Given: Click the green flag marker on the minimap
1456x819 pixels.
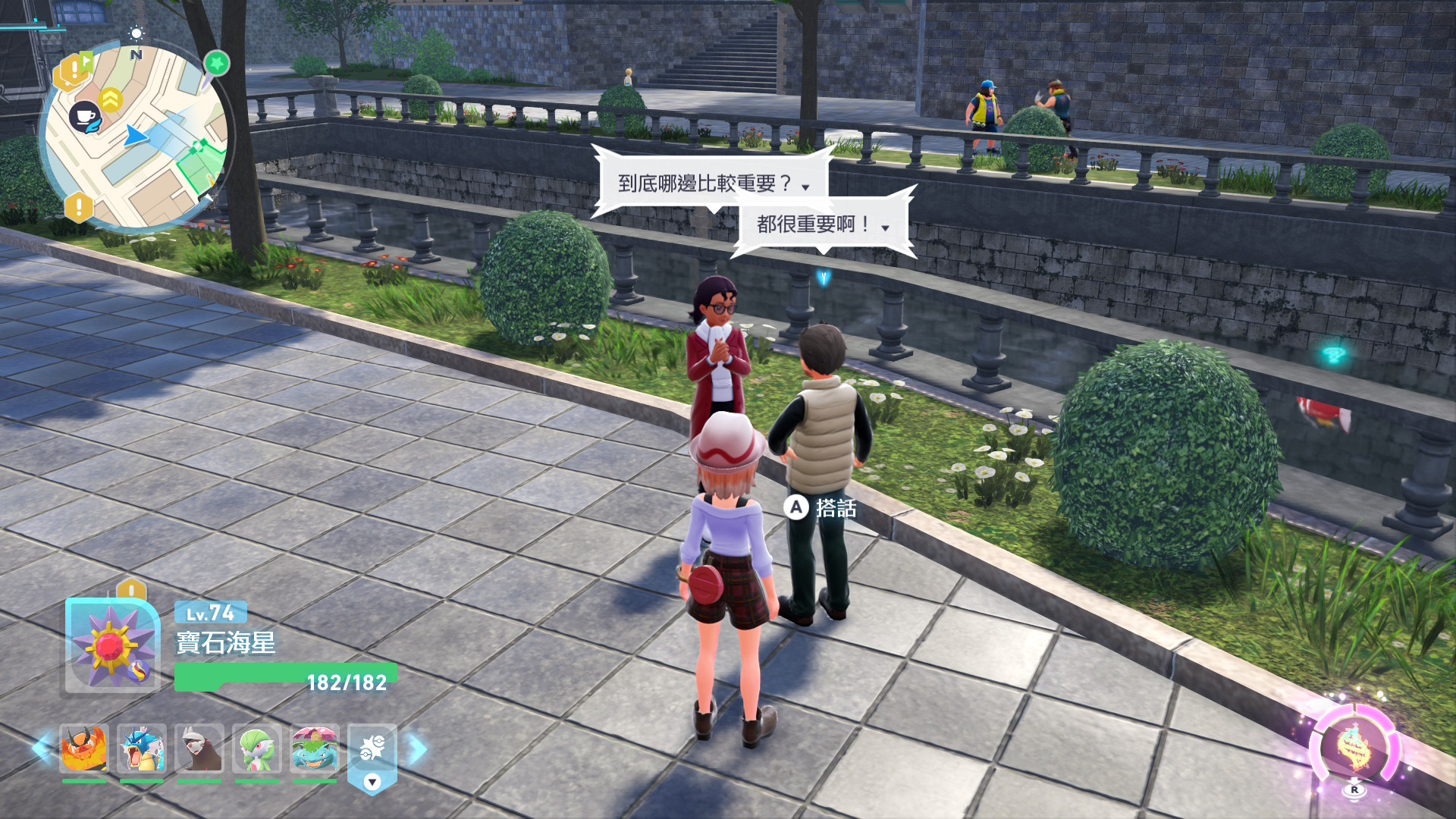Looking at the screenshot, I should pos(86,60).
